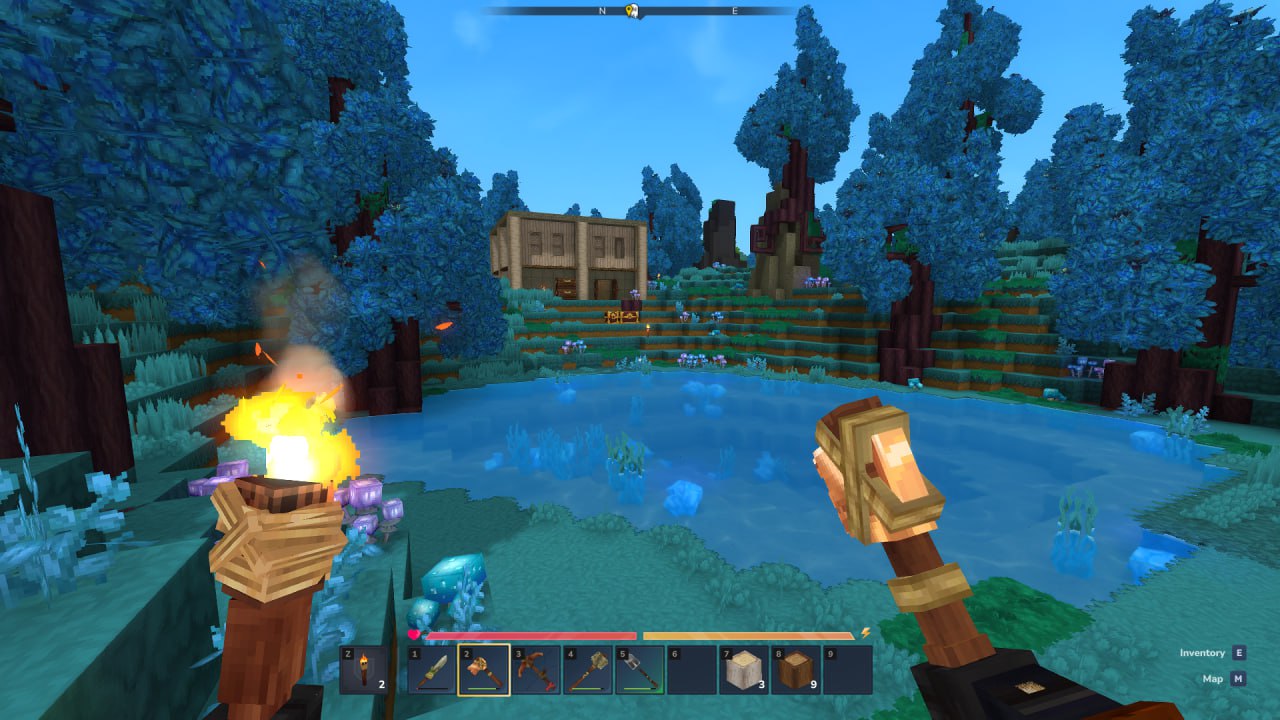Select the light wood block stack of 3
This screenshot has height=720, width=1280.
[744, 670]
